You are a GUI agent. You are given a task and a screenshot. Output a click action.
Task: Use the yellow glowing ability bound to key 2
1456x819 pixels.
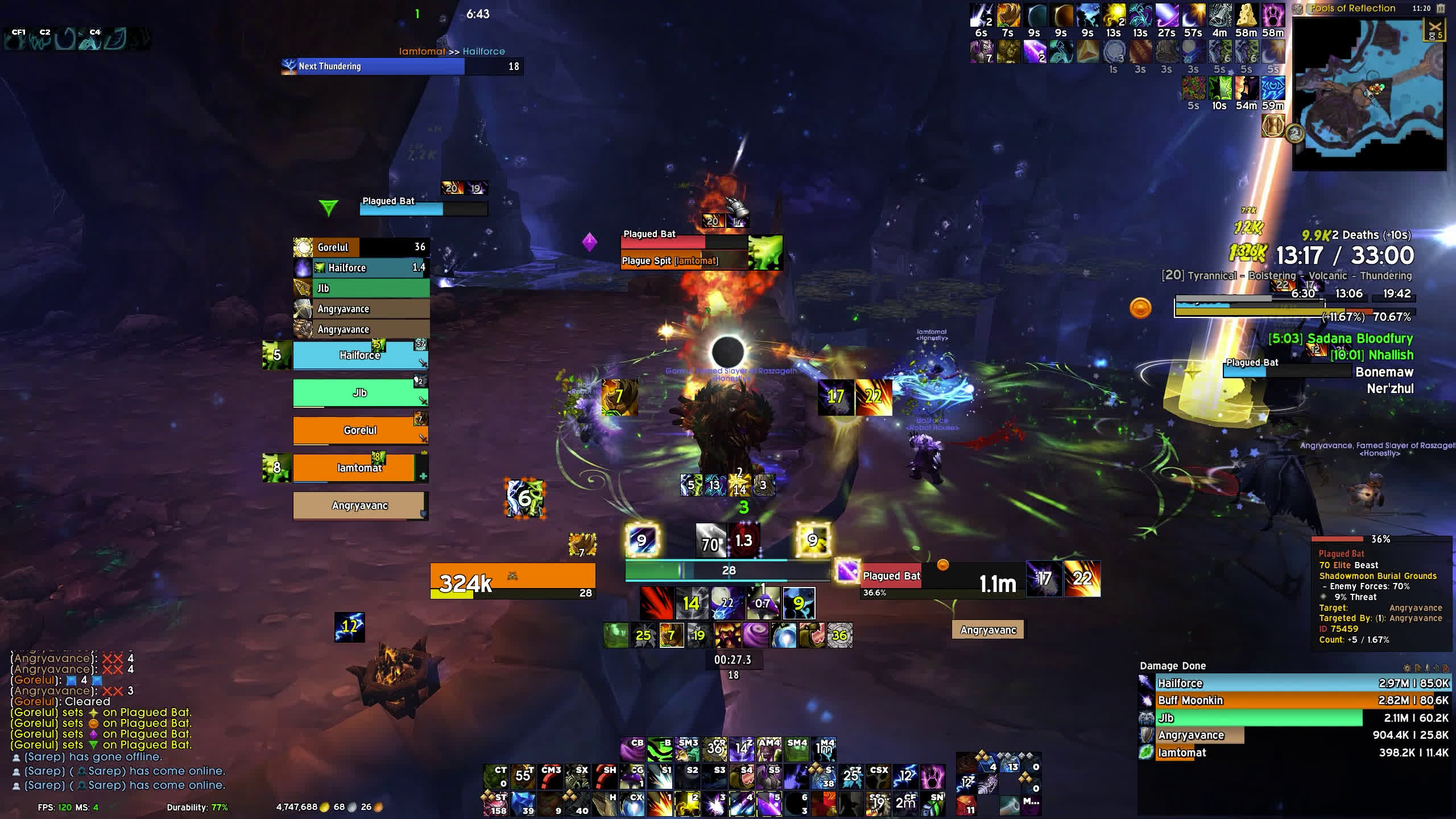(687, 804)
